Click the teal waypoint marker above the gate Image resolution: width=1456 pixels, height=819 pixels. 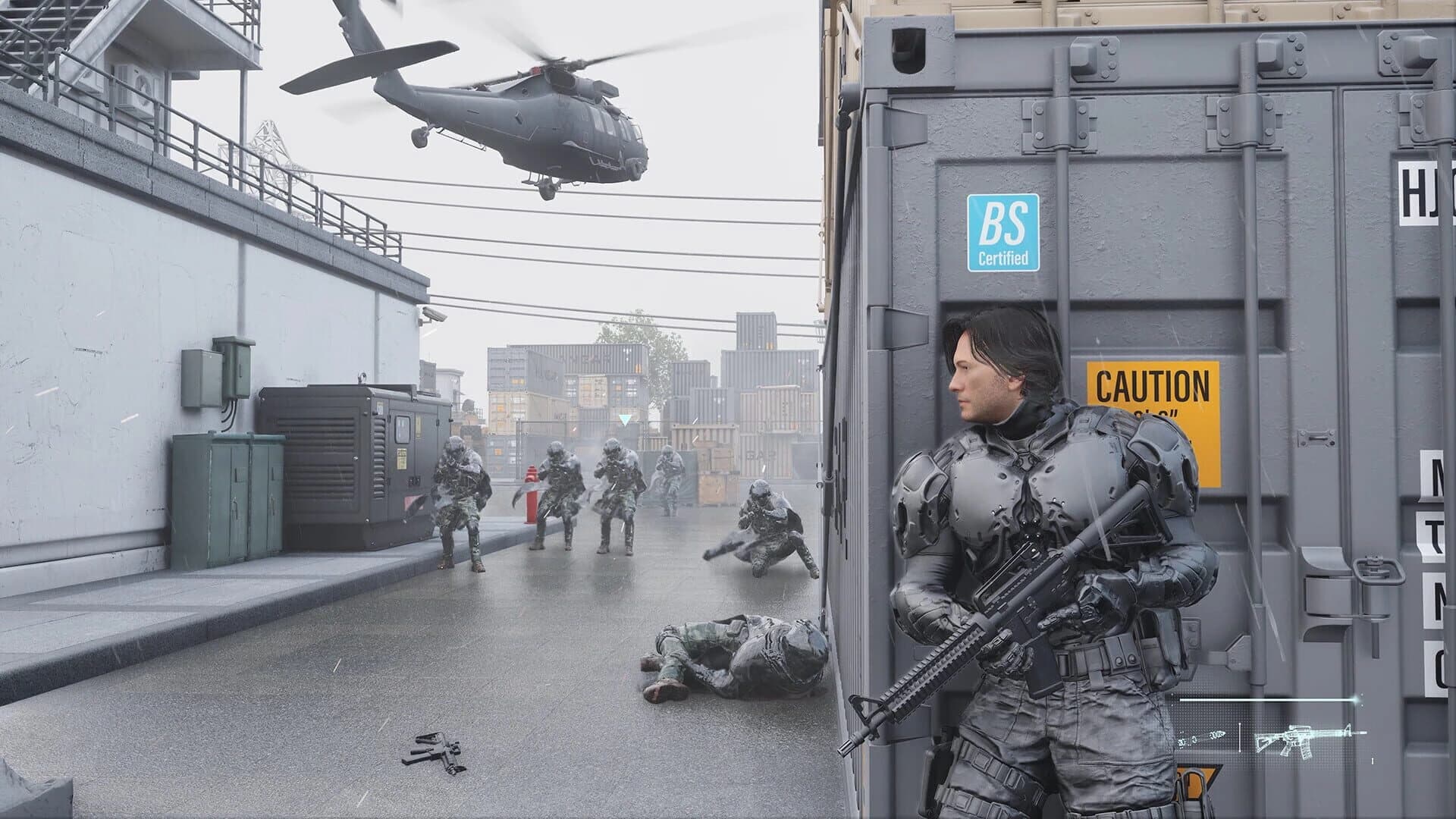pyautogui.click(x=624, y=419)
